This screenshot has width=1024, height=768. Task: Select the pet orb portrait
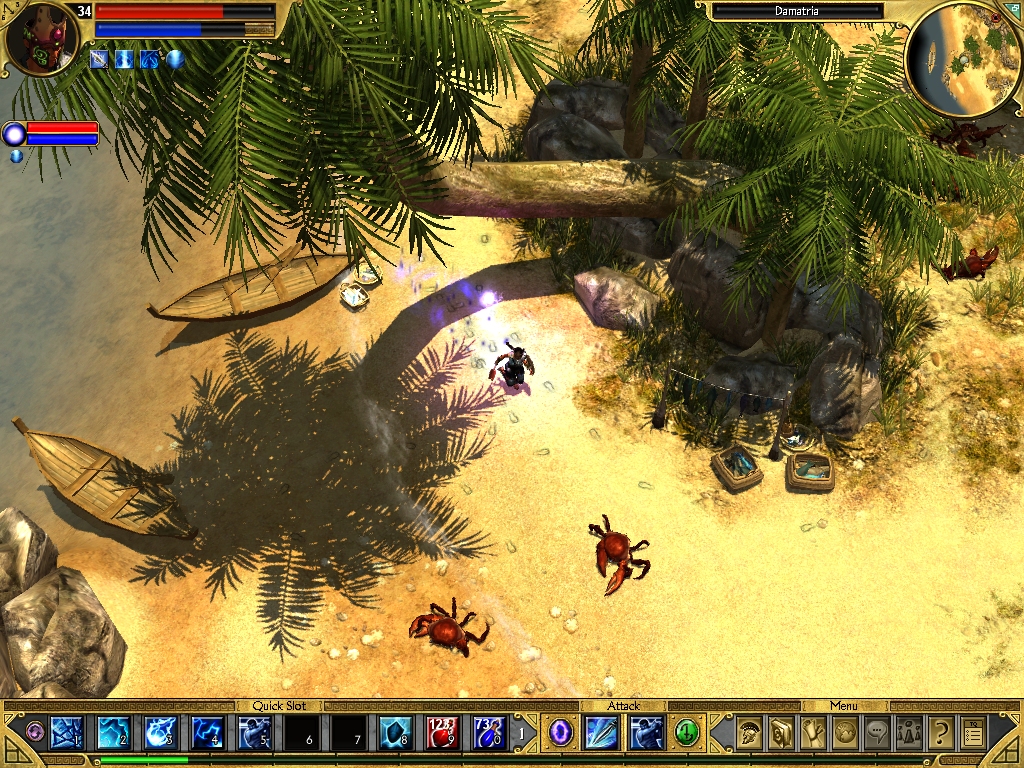coord(14,133)
